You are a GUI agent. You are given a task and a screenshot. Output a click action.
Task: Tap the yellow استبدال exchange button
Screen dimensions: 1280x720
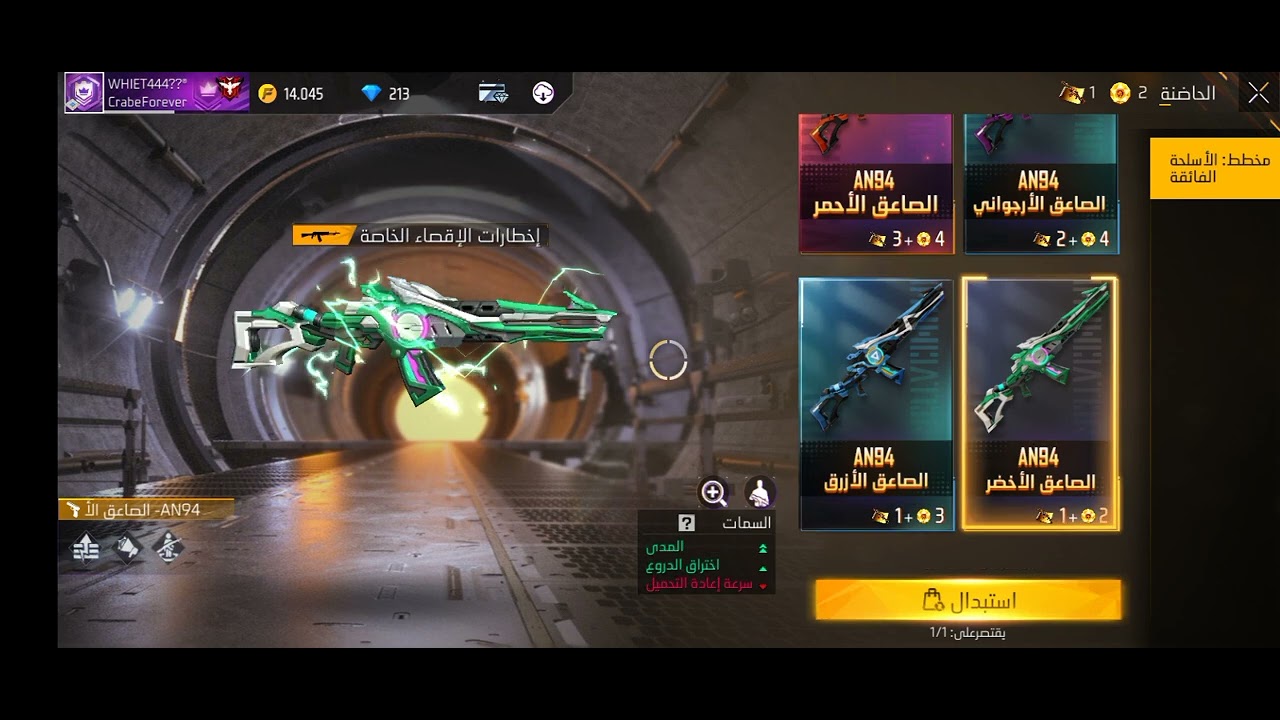click(968, 600)
